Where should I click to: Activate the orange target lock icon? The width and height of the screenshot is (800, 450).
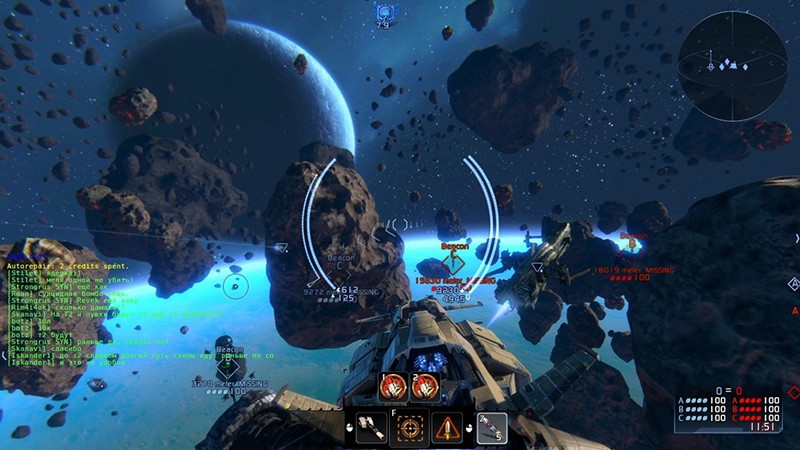coord(410,427)
